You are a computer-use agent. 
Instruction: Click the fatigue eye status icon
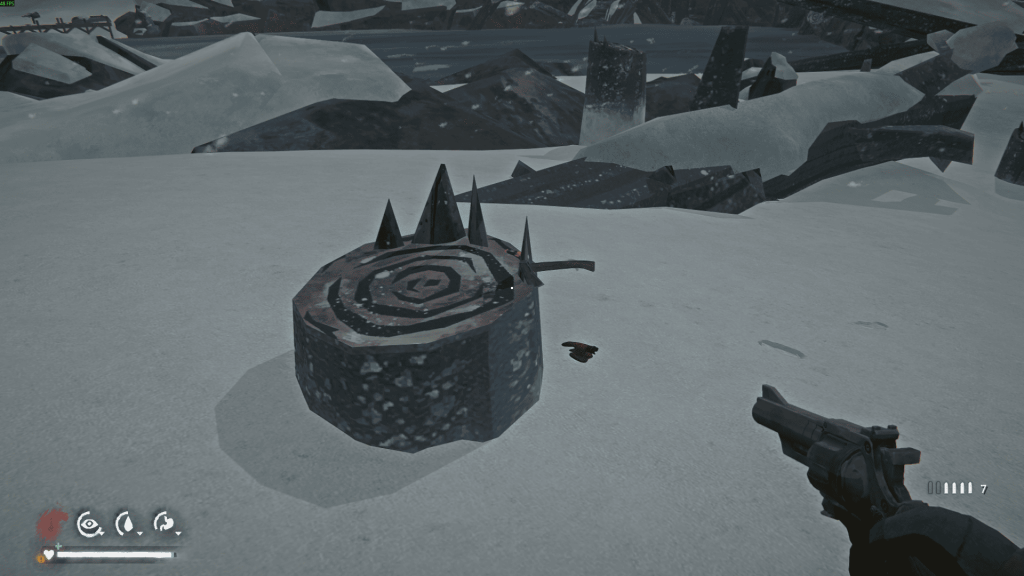(x=89, y=522)
